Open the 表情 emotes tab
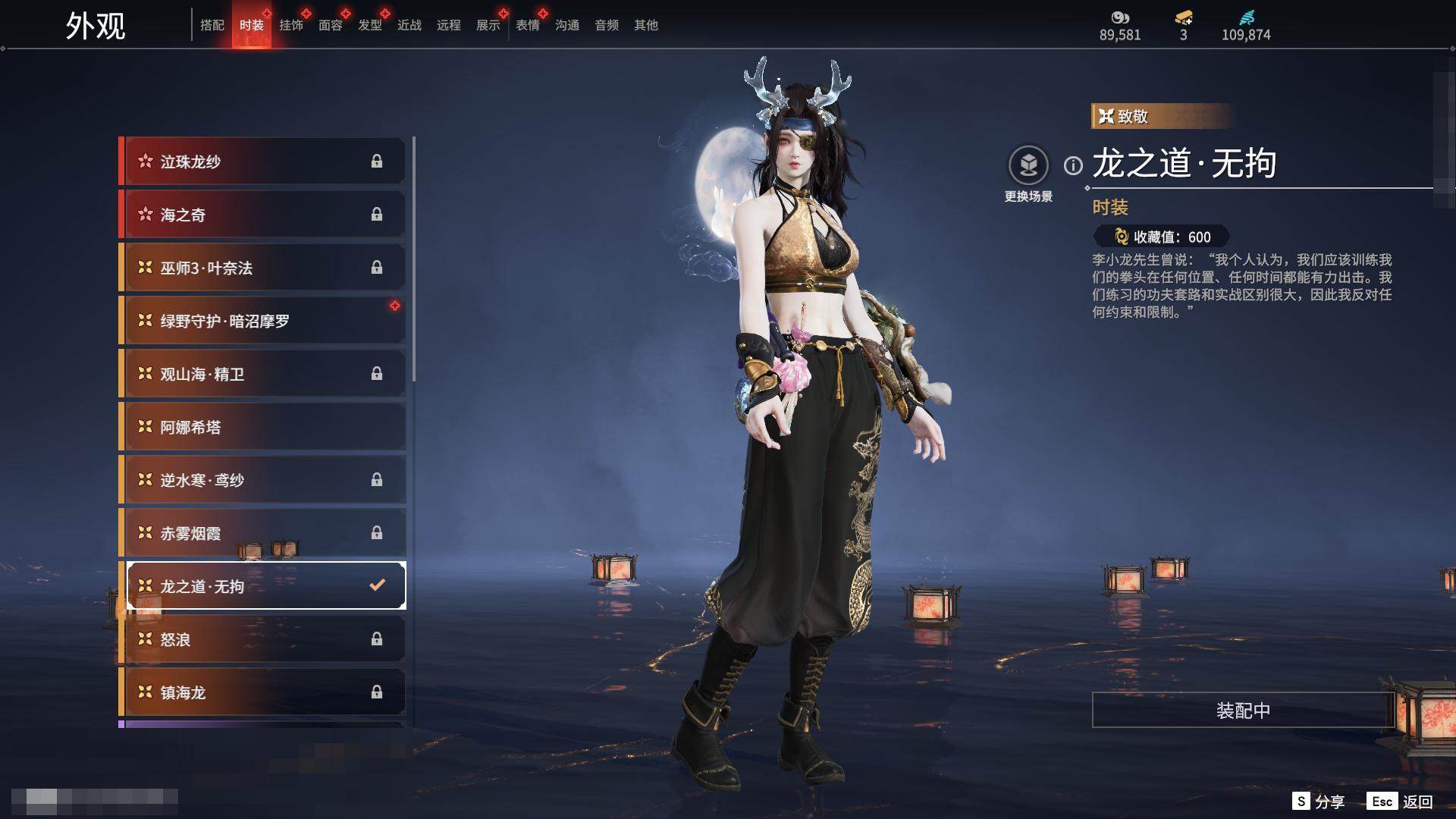This screenshot has height=819, width=1456. [x=528, y=25]
